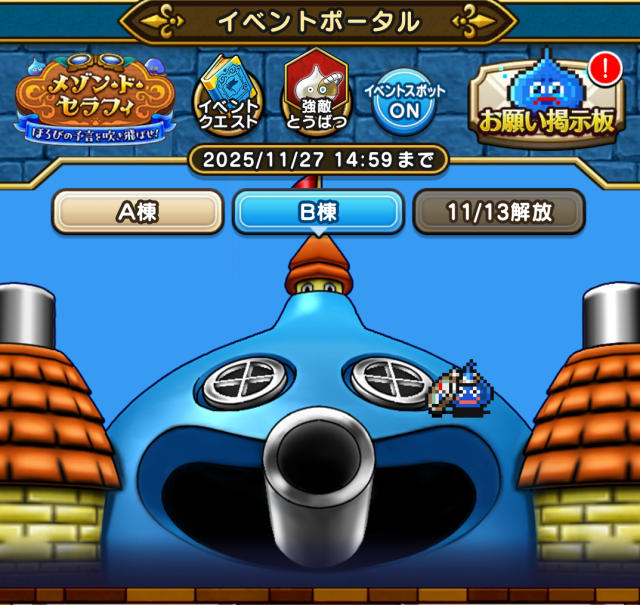Switch to the A棟 tab
Screen dimensions: 640x605
coord(137,212)
